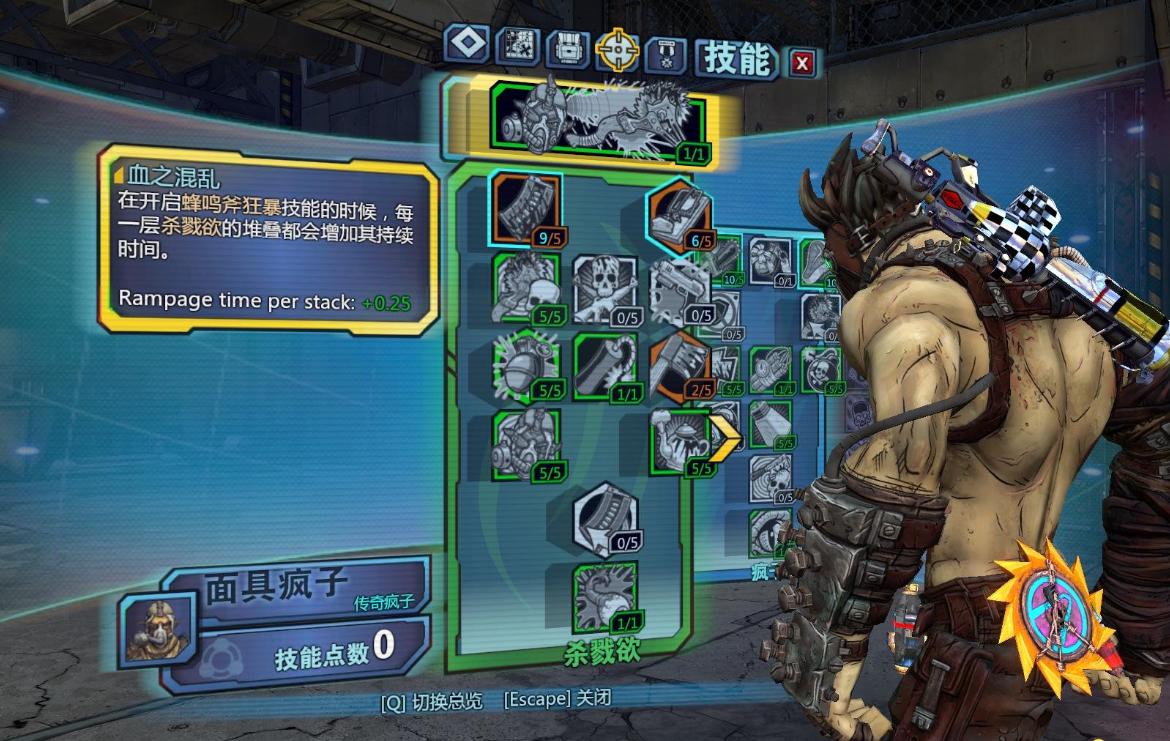Viewport: 1170px width, 741px height.
Task: Close the skills menu with the red X
Action: point(801,64)
